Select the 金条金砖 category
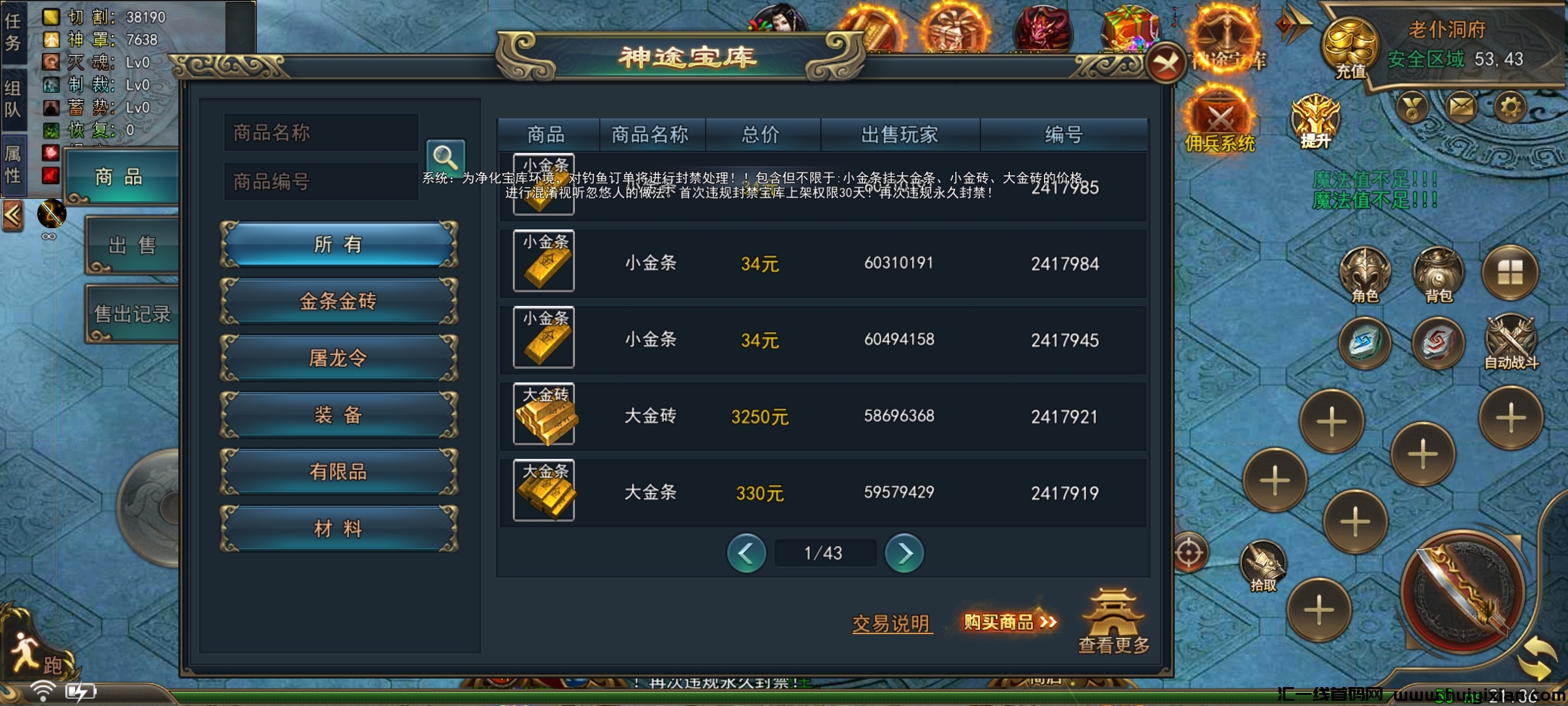Image resolution: width=1568 pixels, height=706 pixels. point(337,301)
